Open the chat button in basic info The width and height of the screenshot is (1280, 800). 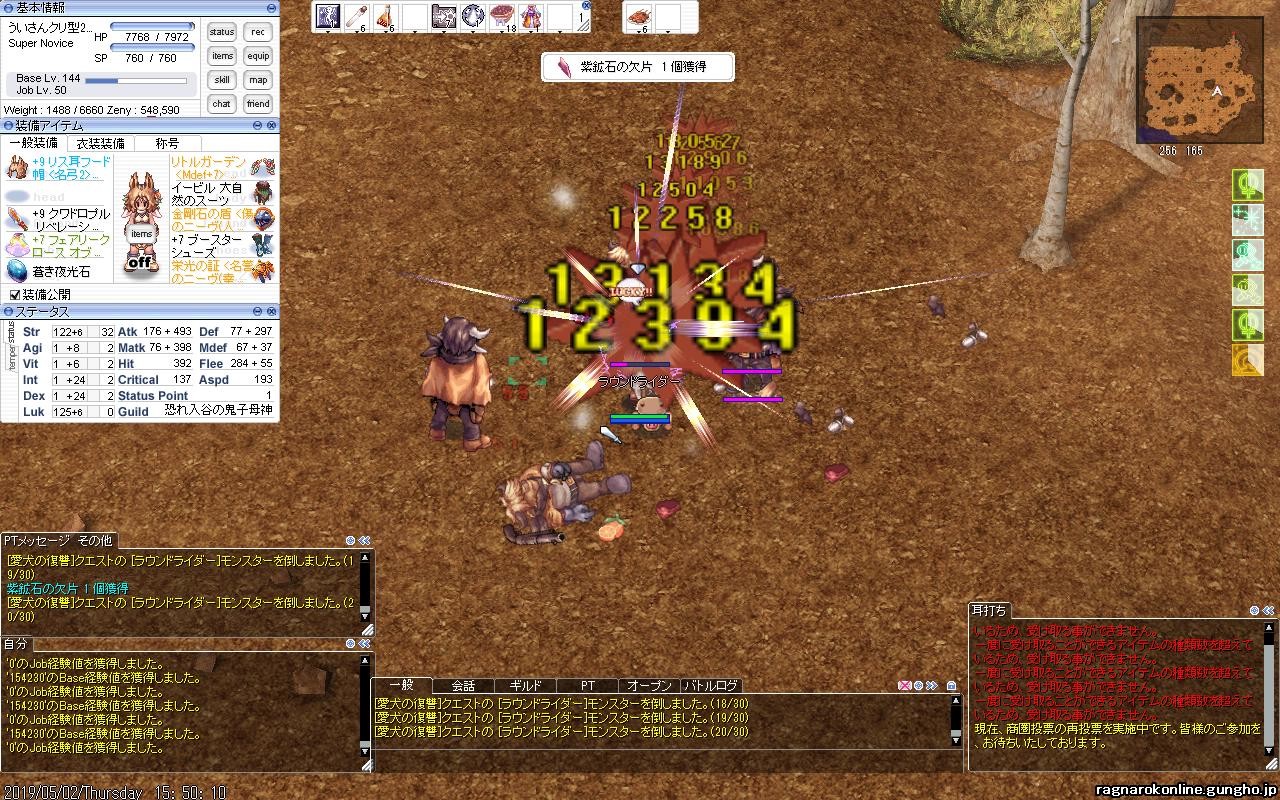click(222, 104)
